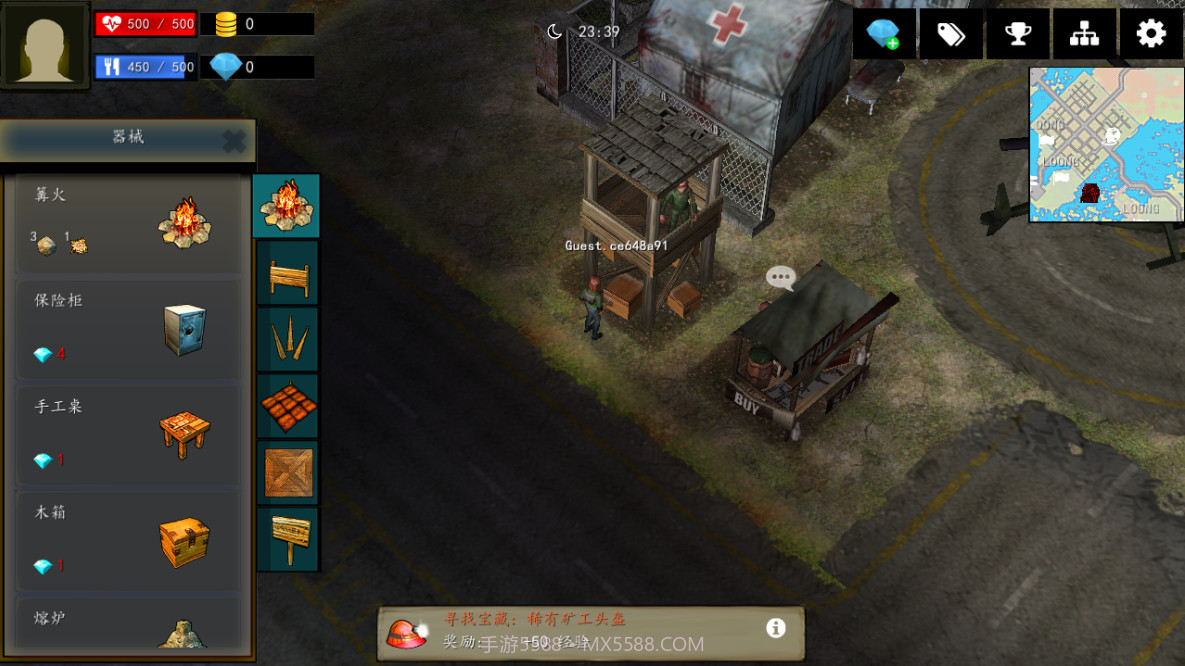Show the trophy achievements screen
This screenshot has width=1185, height=666.
pyautogui.click(x=1017, y=34)
